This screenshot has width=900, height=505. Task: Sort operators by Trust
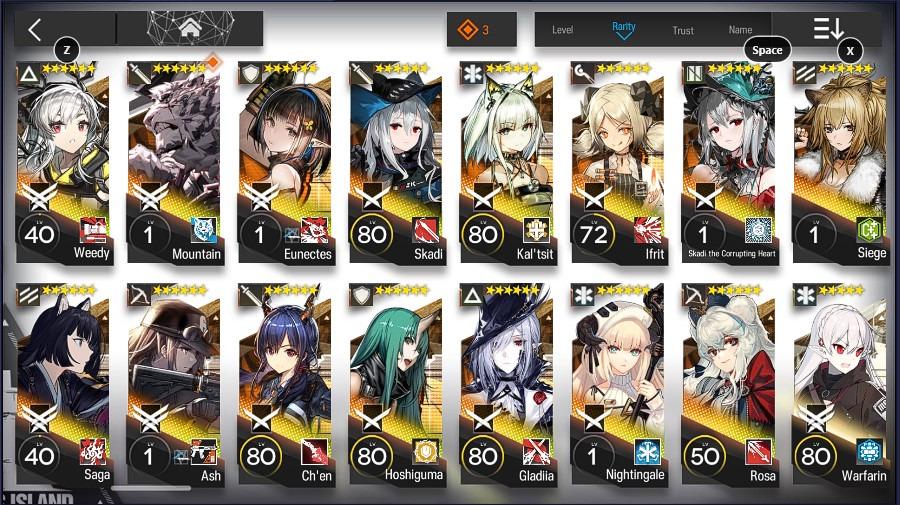pos(683,30)
